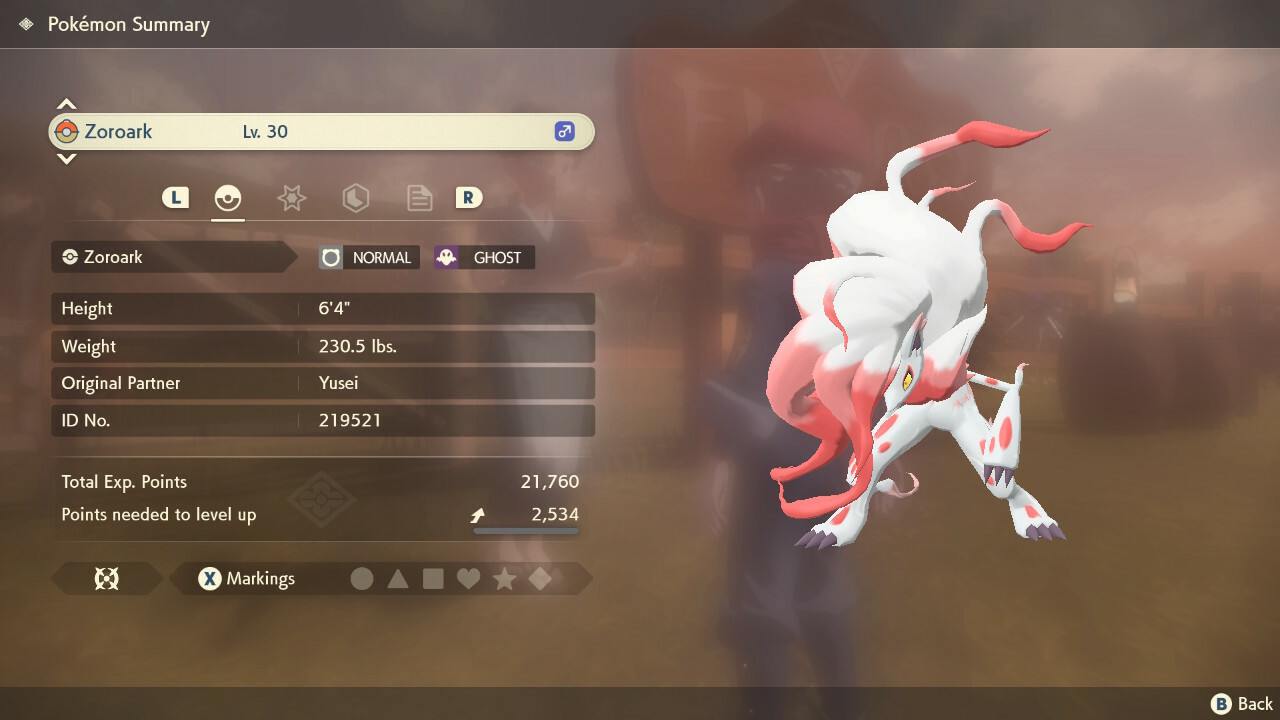Switch to the starburst stats tab
Viewport: 1280px width, 720px height.
tap(291, 198)
